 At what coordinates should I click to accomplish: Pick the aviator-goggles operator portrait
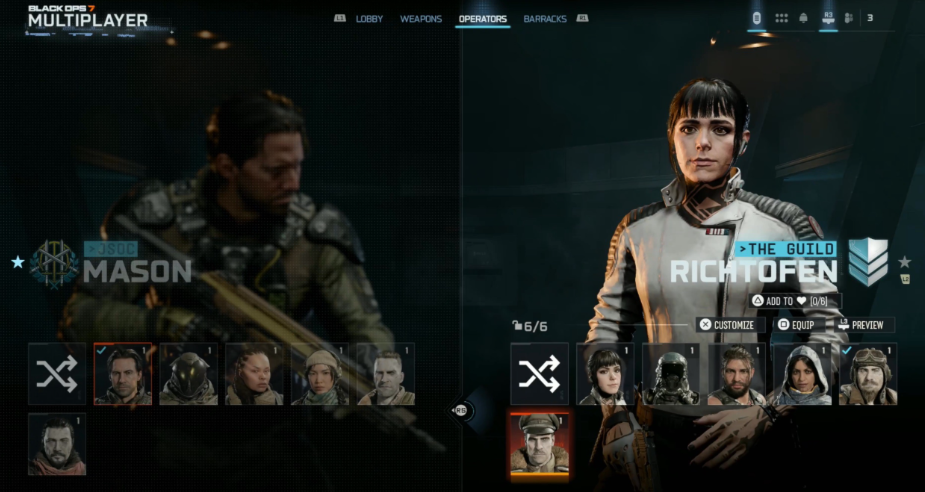coord(867,374)
